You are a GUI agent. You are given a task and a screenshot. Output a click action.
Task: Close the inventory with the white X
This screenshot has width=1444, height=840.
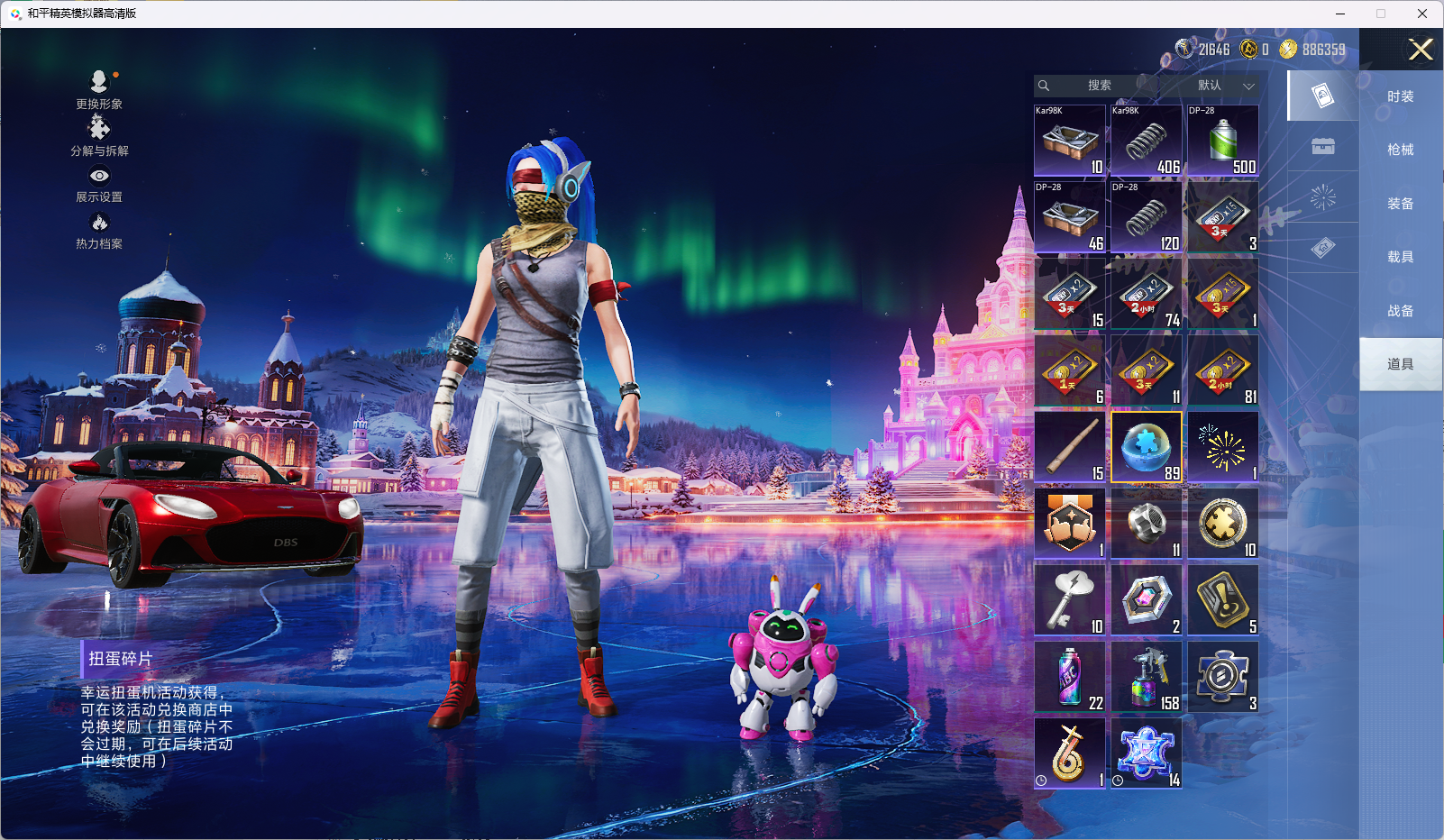tap(1421, 50)
